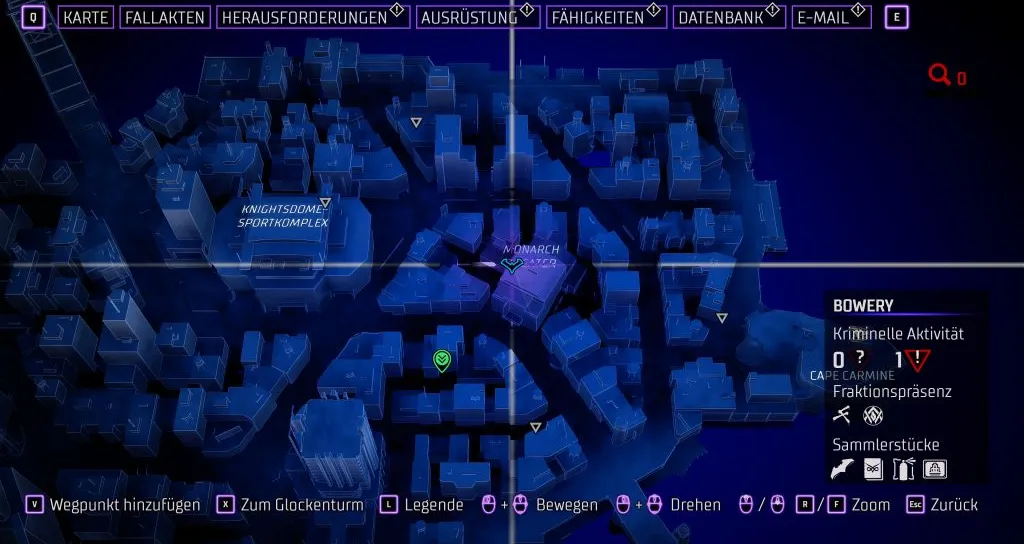Select the green map marker

[x=441, y=360]
